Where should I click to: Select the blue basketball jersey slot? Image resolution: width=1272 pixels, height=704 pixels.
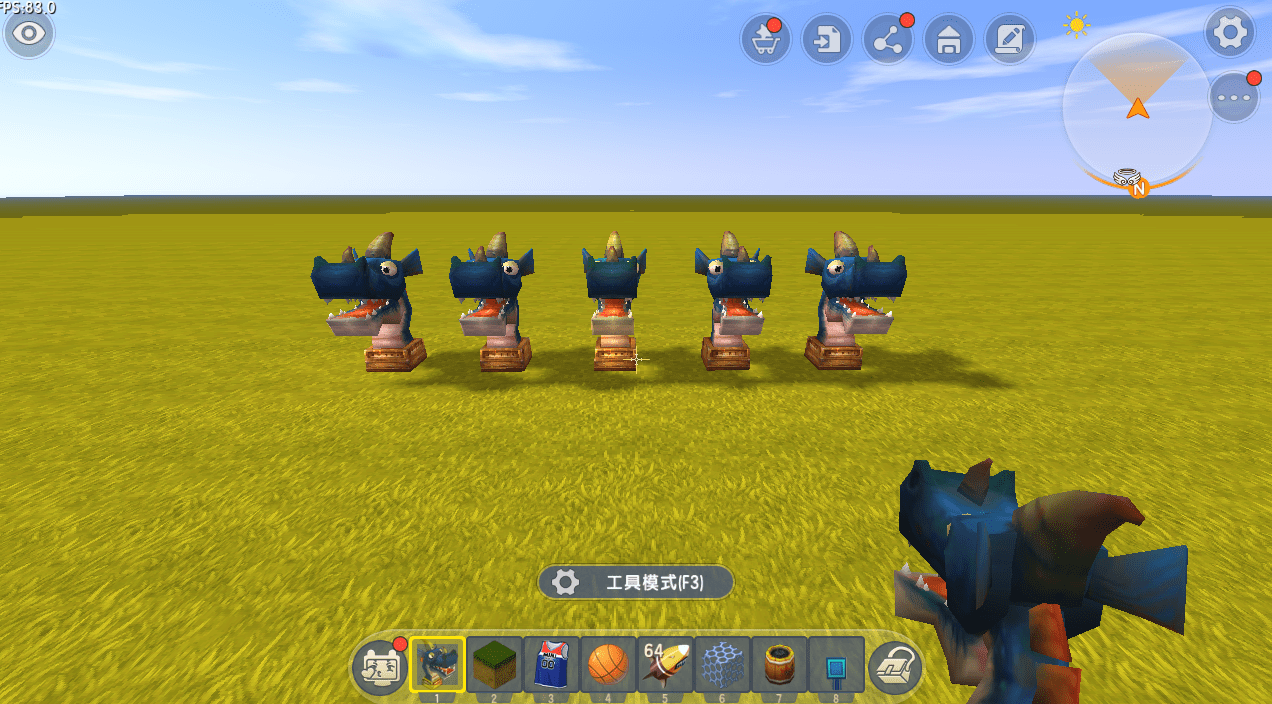click(x=551, y=664)
